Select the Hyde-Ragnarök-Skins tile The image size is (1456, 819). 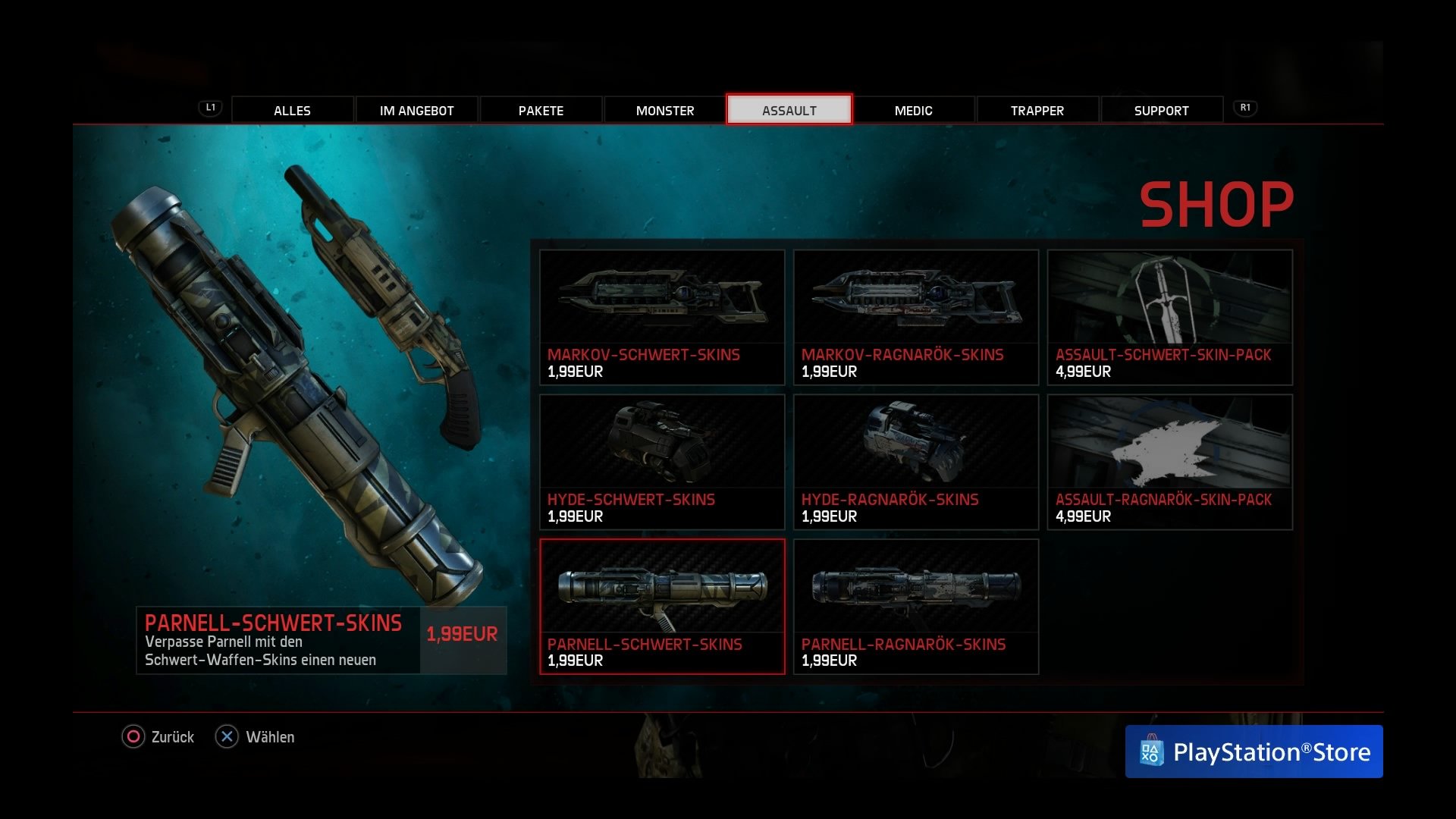click(915, 463)
